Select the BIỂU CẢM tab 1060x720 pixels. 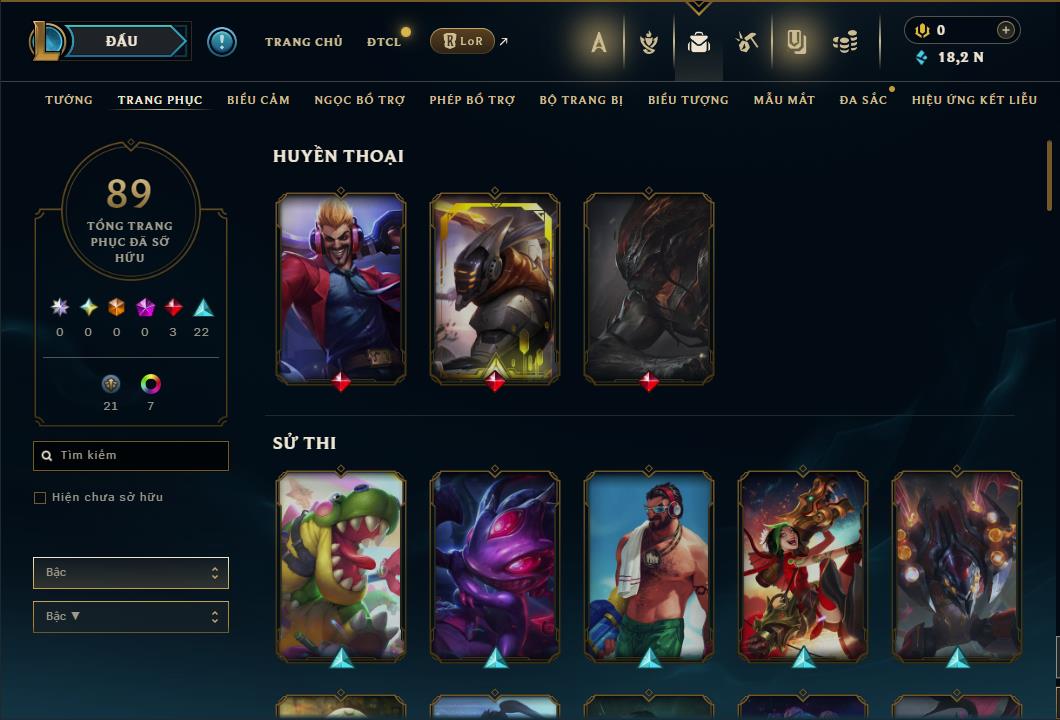(x=258, y=100)
